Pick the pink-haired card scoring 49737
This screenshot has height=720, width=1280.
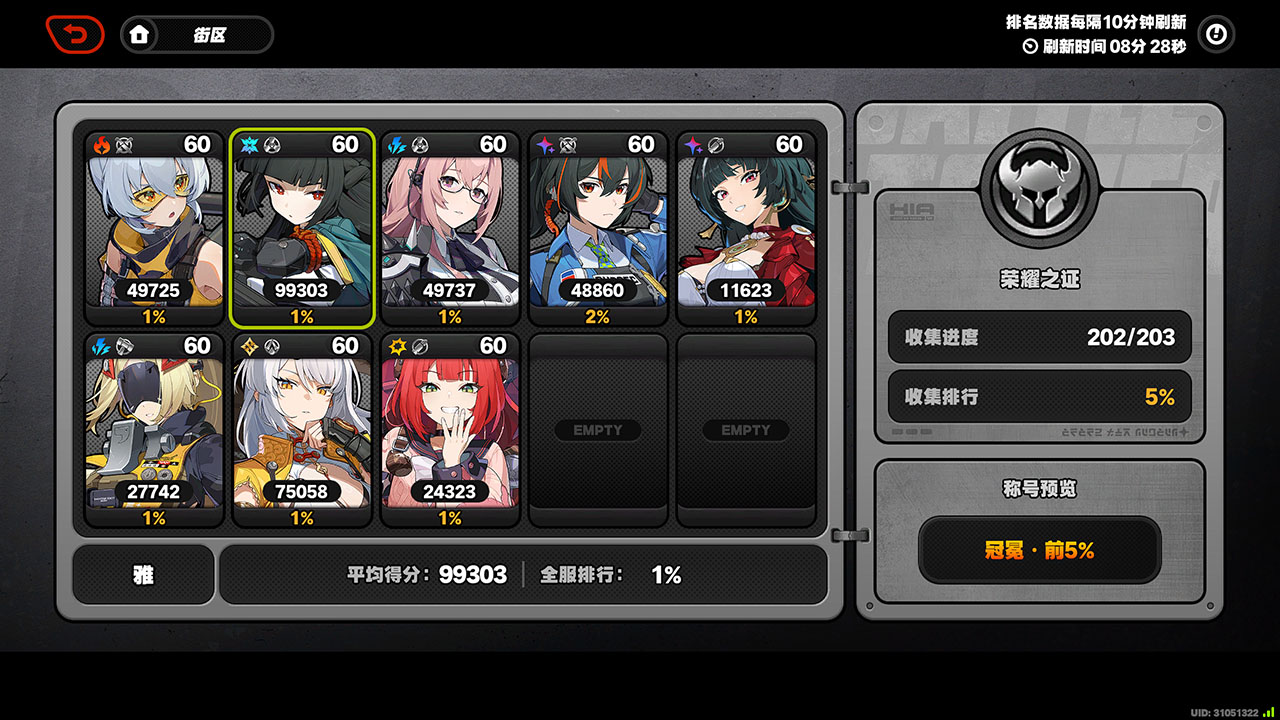450,230
